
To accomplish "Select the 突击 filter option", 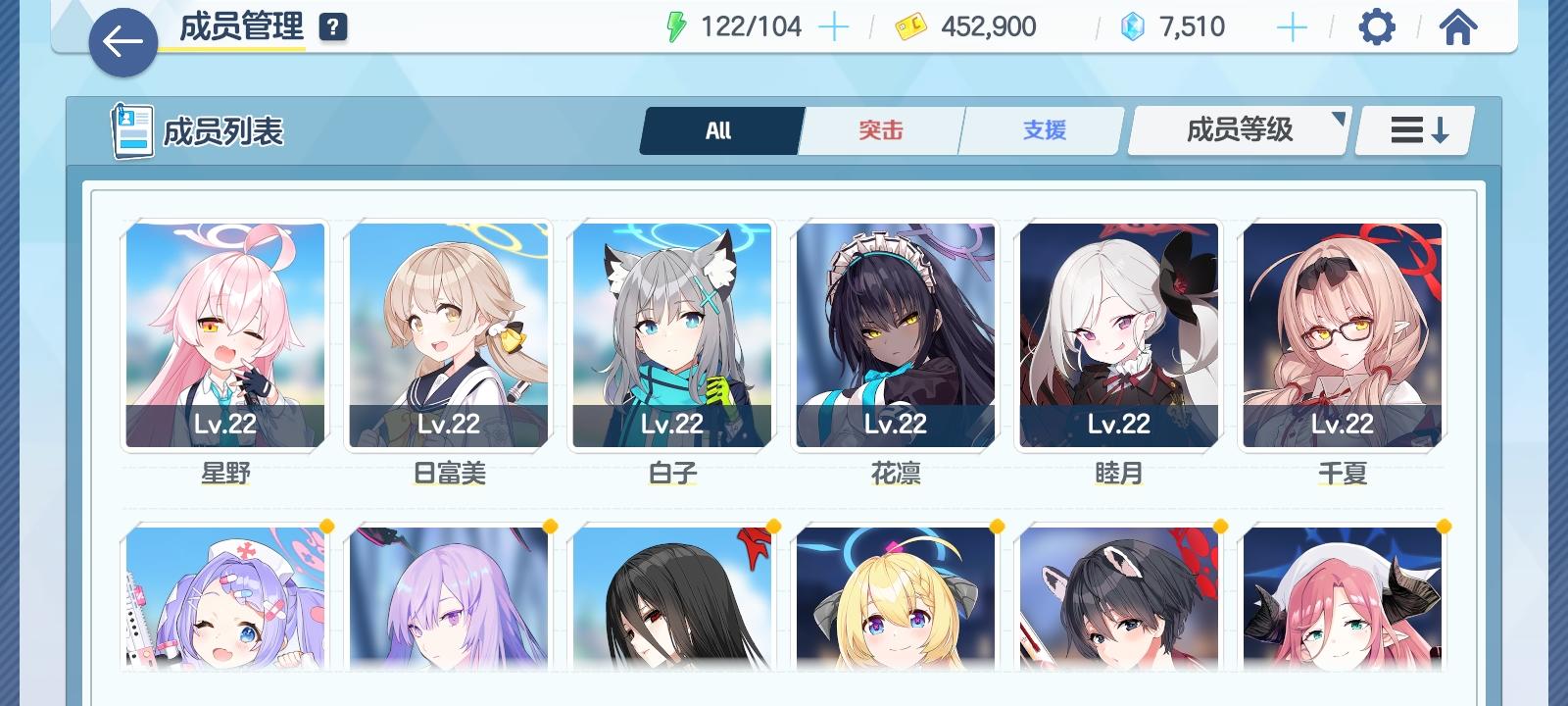I will coord(880,128).
